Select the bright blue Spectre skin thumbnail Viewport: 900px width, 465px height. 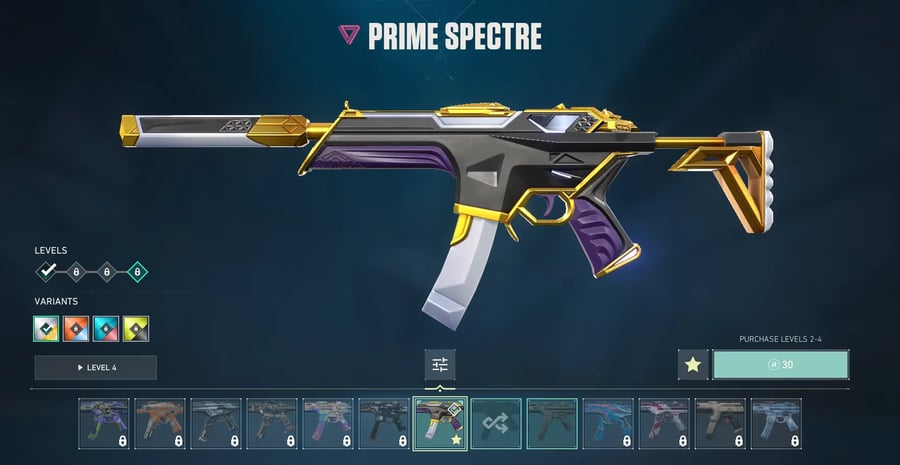coord(607,423)
